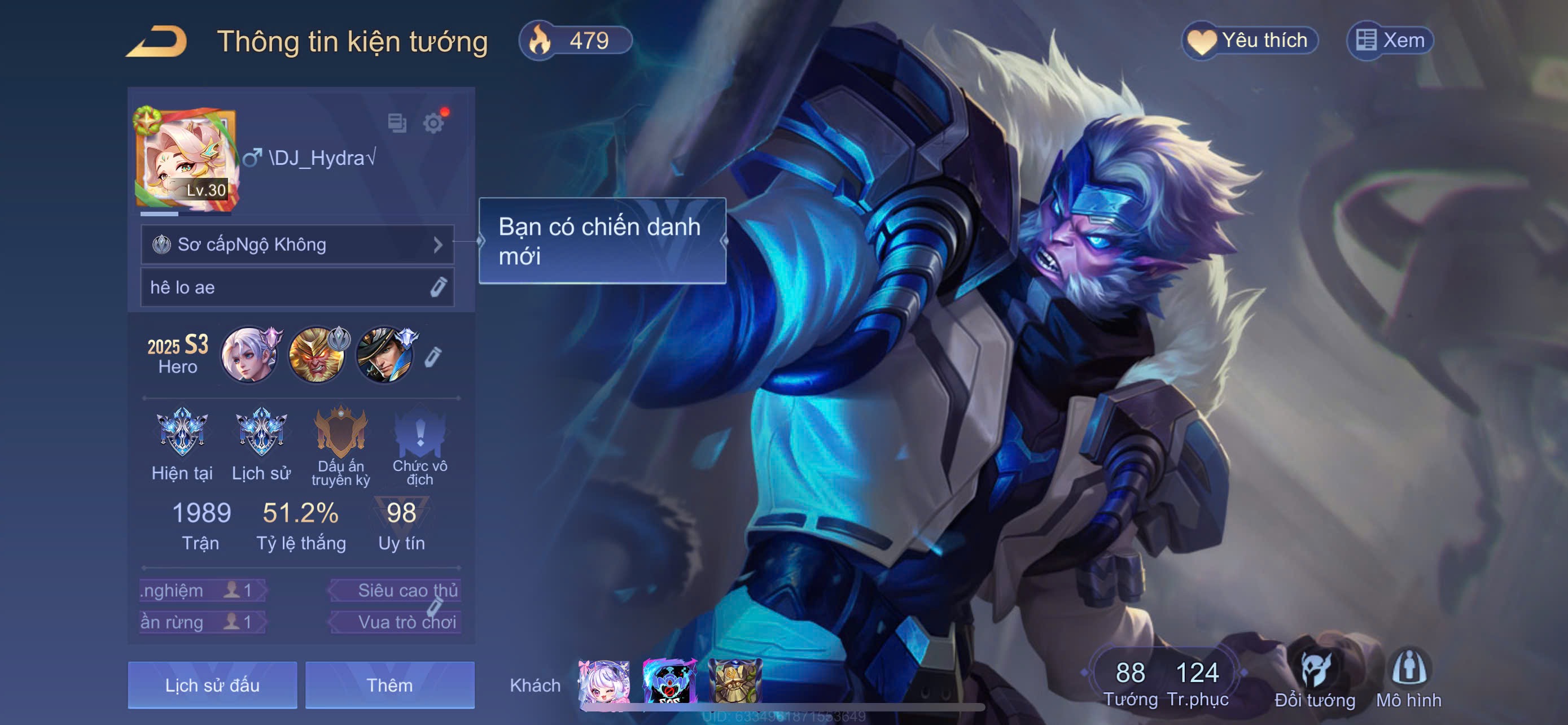Open the Xem view button
1568x725 pixels.
[1390, 41]
